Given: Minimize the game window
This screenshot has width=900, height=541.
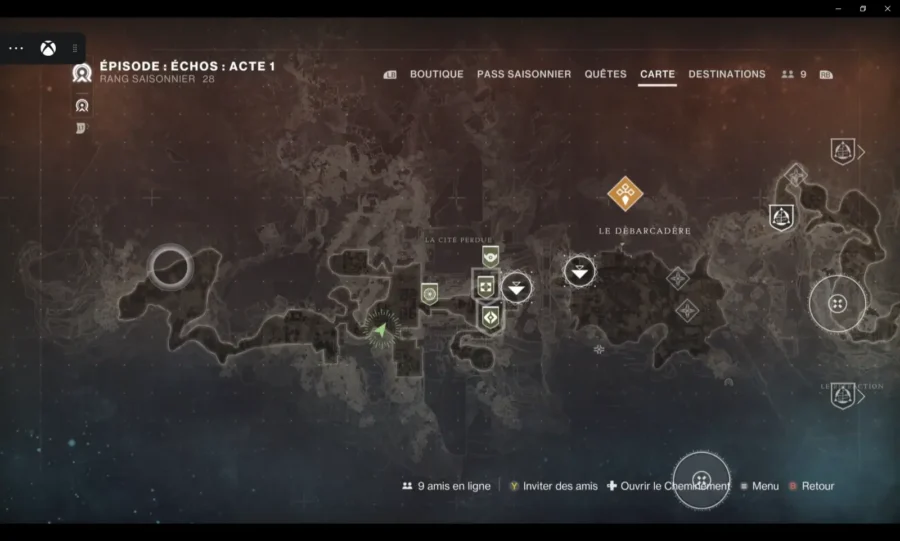Looking at the screenshot, I should coord(839,8).
